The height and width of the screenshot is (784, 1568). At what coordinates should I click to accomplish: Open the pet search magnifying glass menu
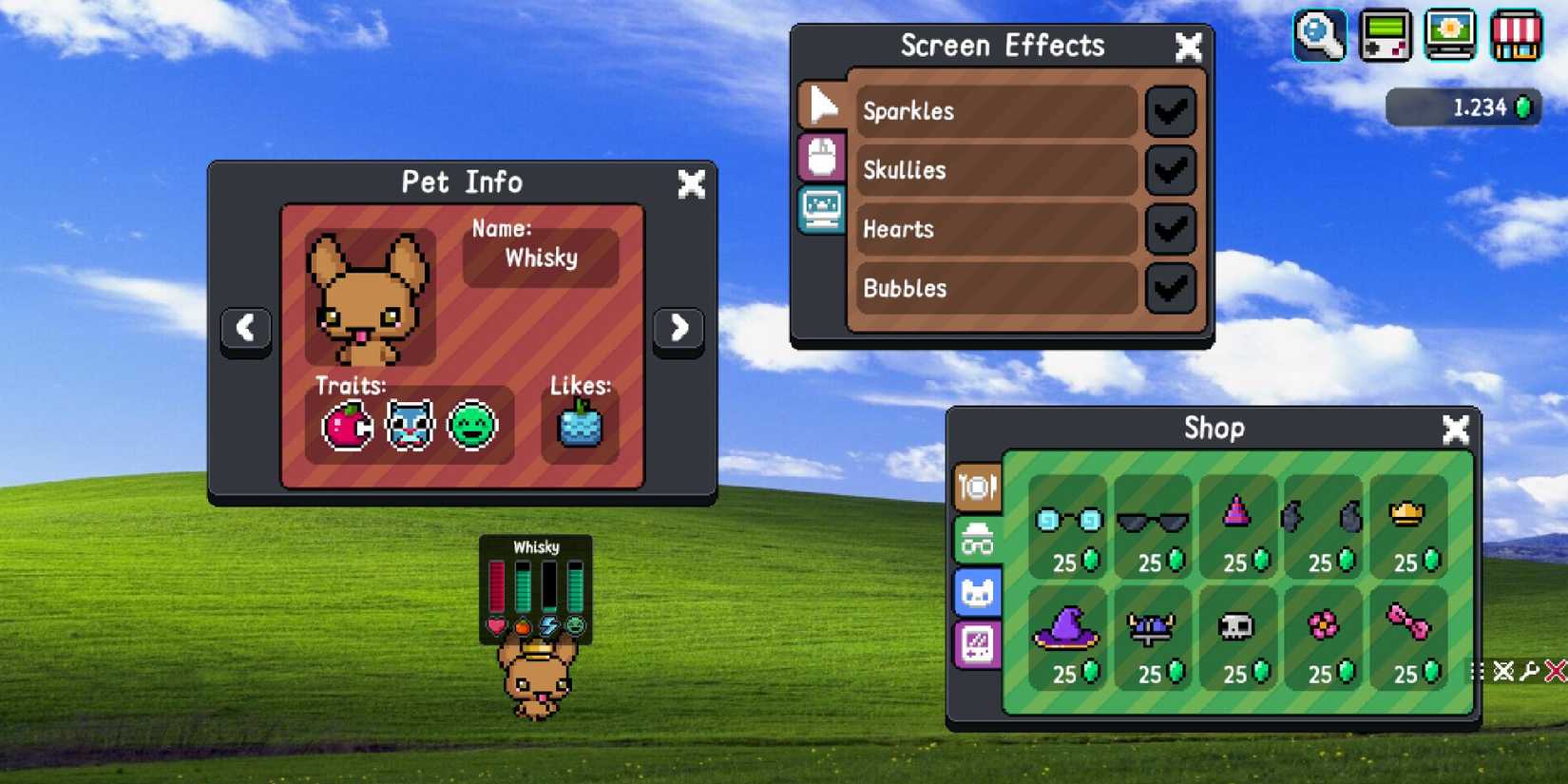point(1320,36)
